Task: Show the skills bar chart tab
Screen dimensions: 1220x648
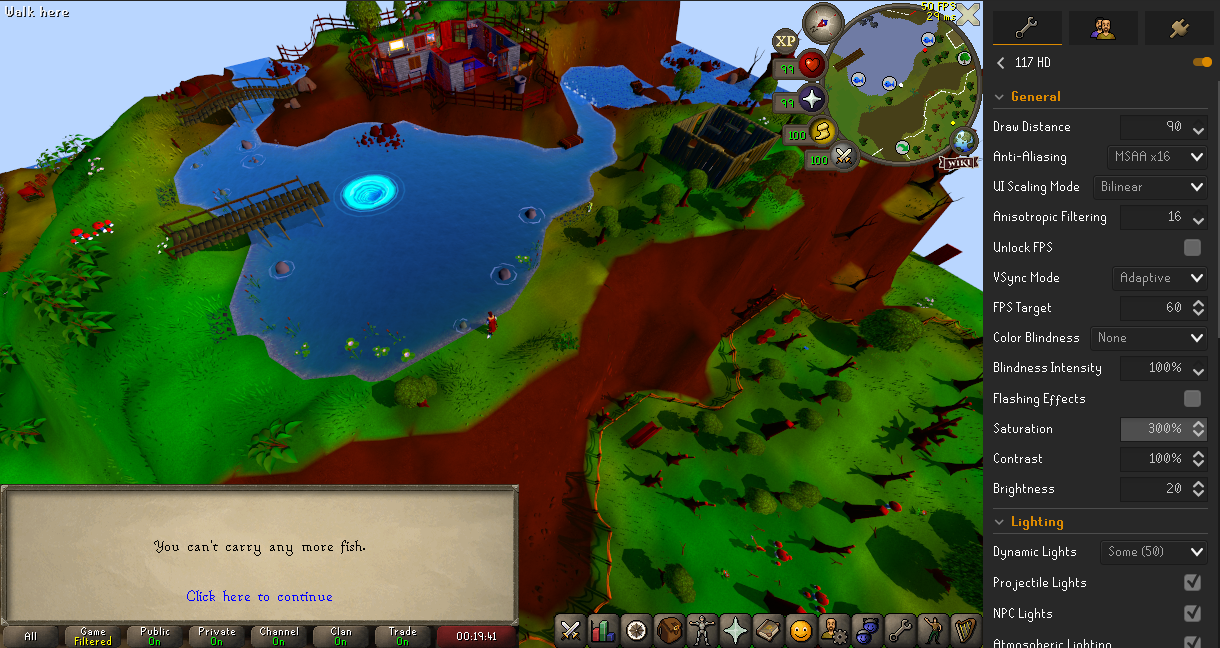Action: point(603,630)
